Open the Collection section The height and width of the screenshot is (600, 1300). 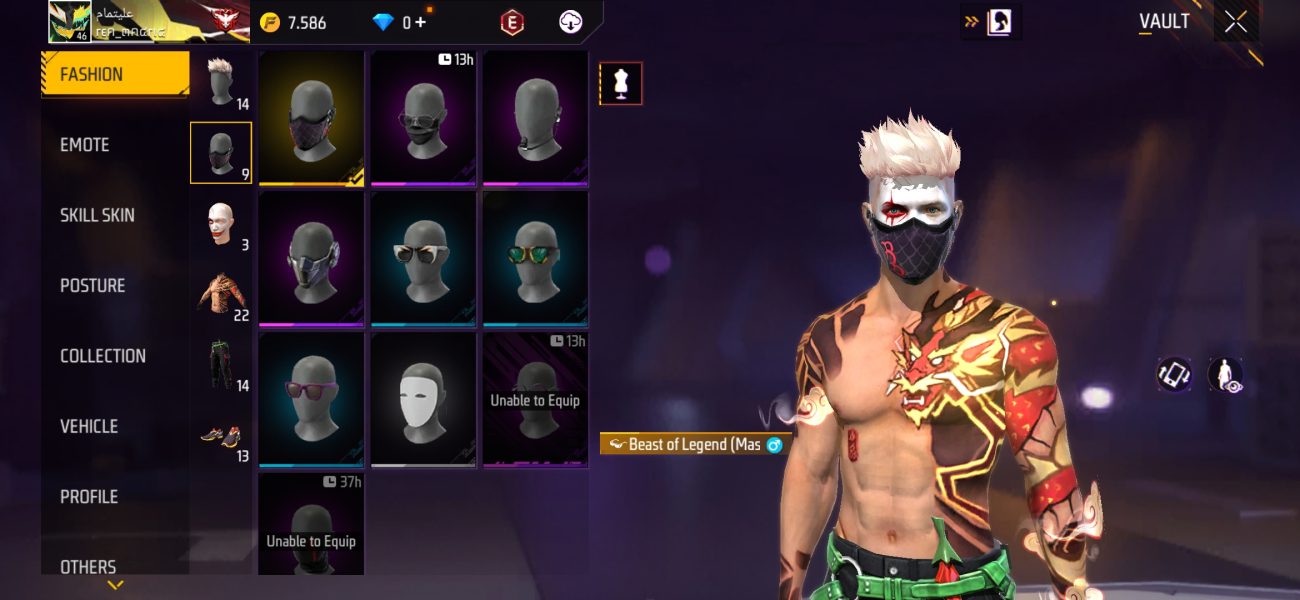[102, 356]
